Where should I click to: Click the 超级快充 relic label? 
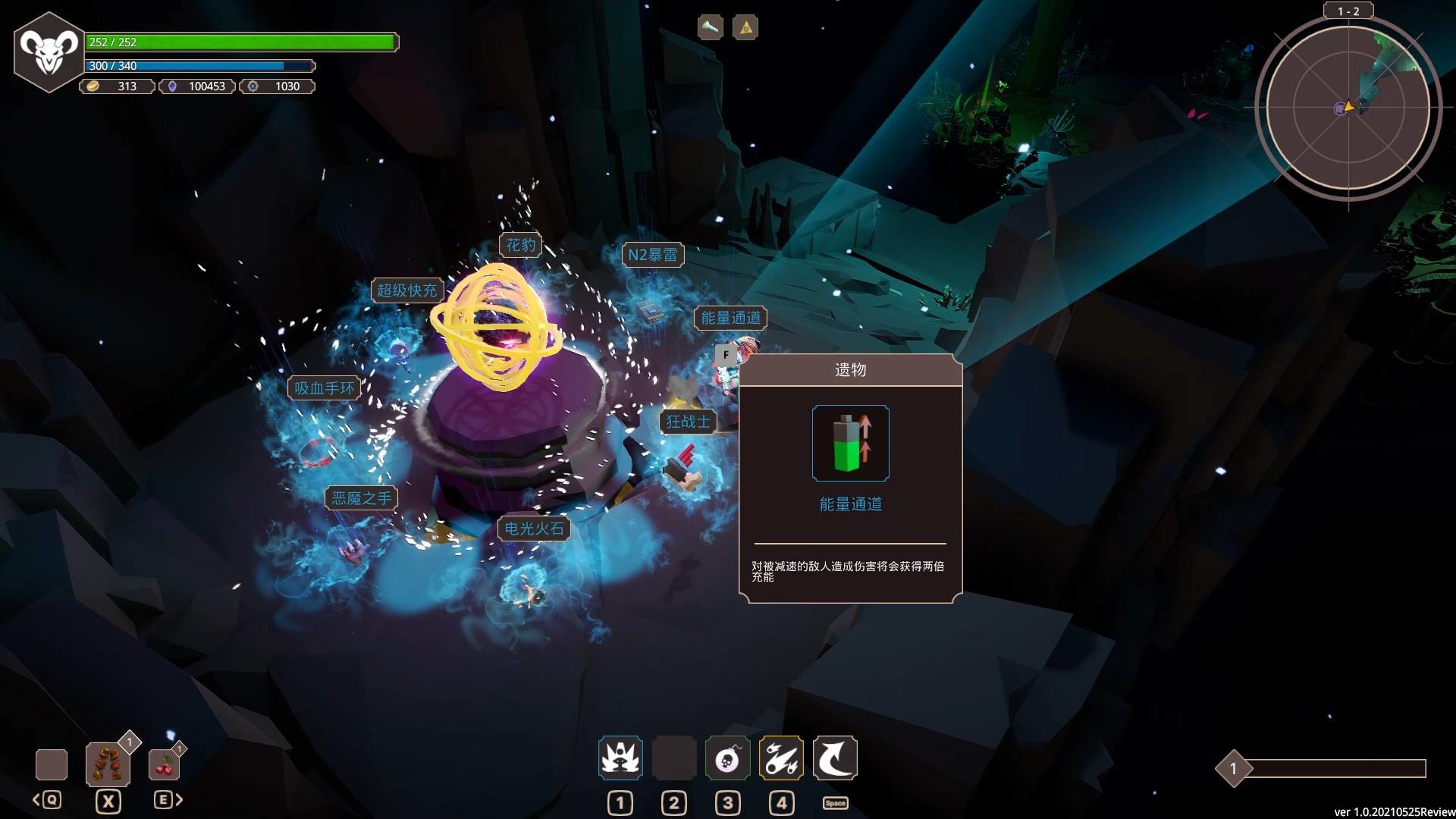[407, 289]
